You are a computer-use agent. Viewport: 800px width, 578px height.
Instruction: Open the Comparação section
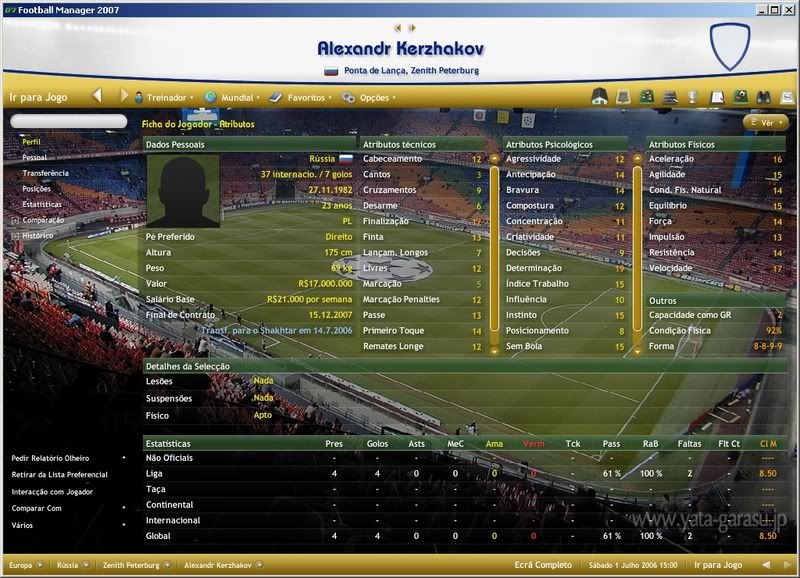coord(43,220)
